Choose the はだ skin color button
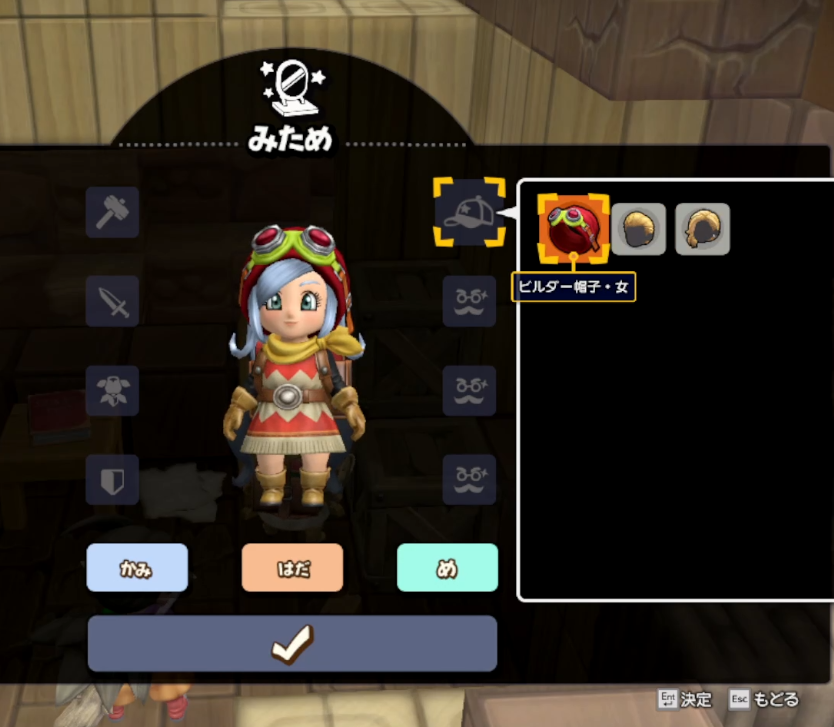This screenshot has height=727, width=834. tap(292, 568)
